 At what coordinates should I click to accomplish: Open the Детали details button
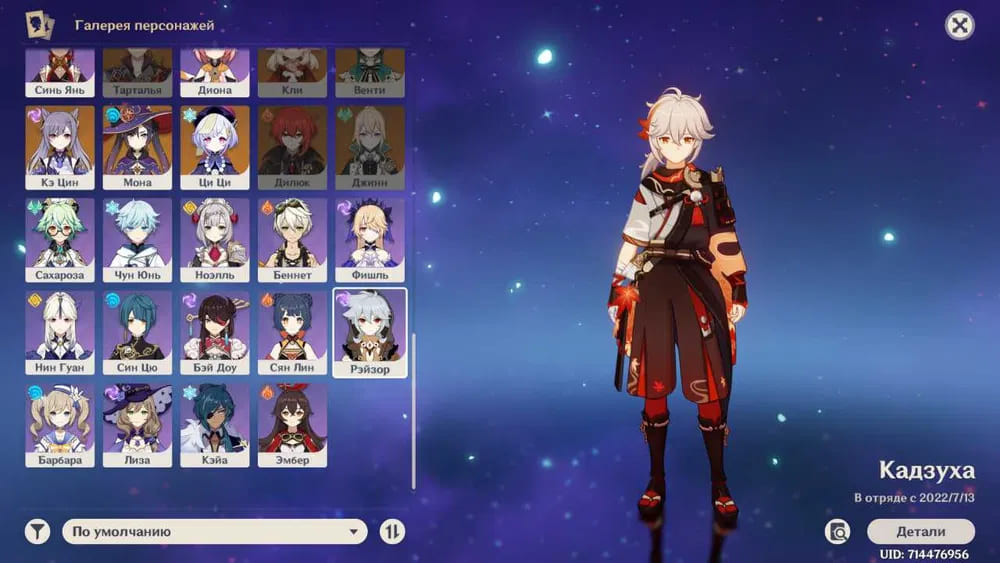920,531
